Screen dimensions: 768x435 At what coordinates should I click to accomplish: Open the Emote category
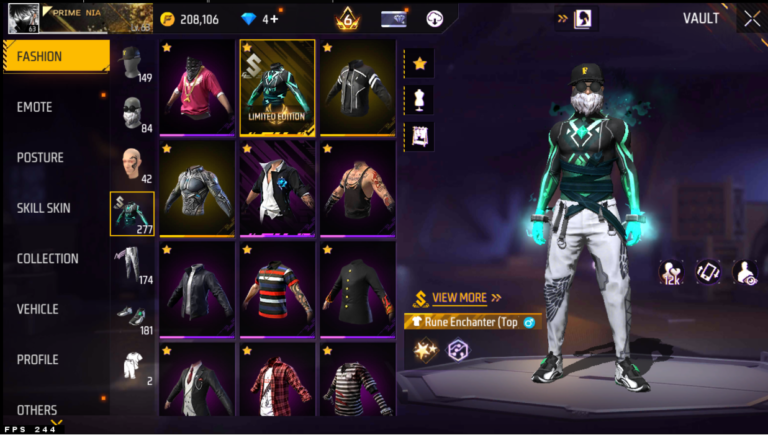pos(35,107)
